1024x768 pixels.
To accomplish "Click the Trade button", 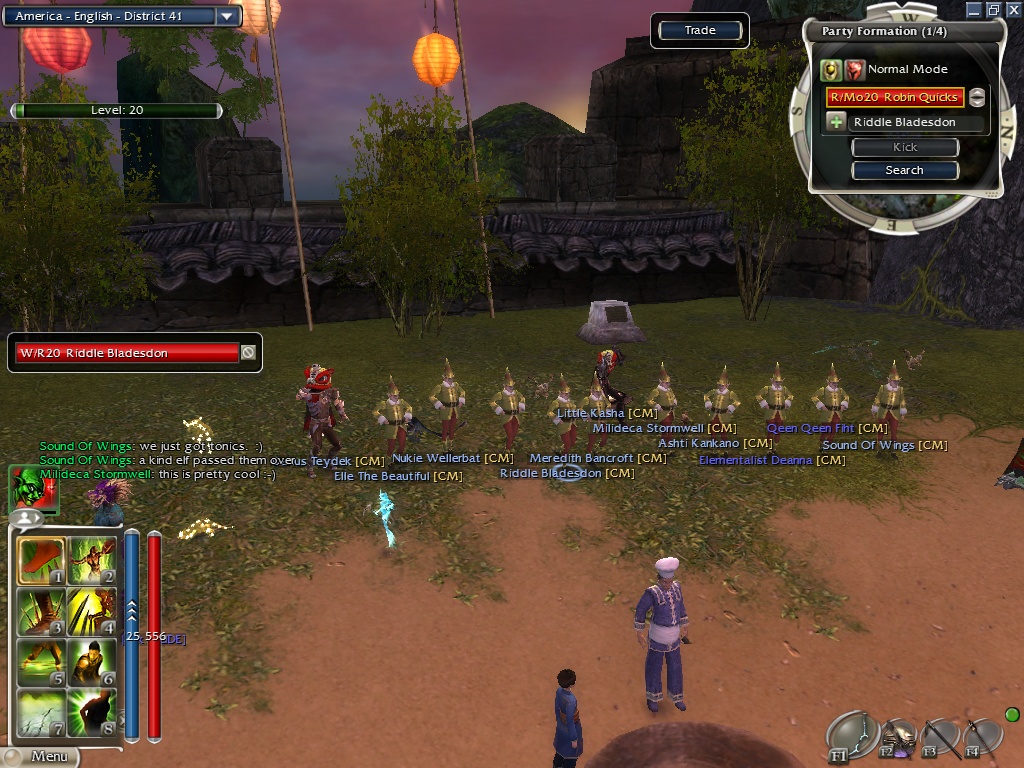I will (x=700, y=31).
